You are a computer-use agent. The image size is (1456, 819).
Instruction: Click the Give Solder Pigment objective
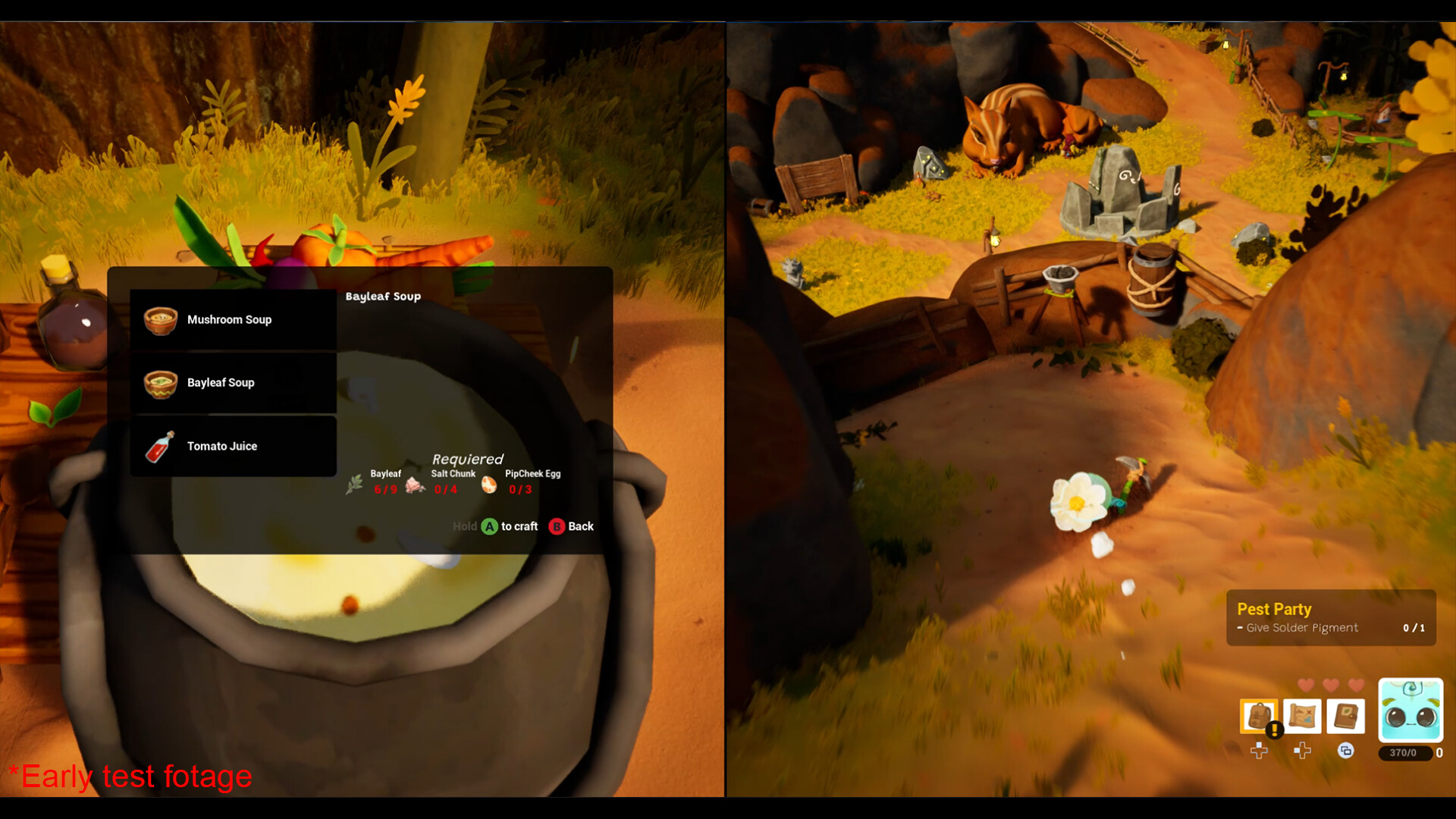pyautogui.click(x=1301, y=627)
